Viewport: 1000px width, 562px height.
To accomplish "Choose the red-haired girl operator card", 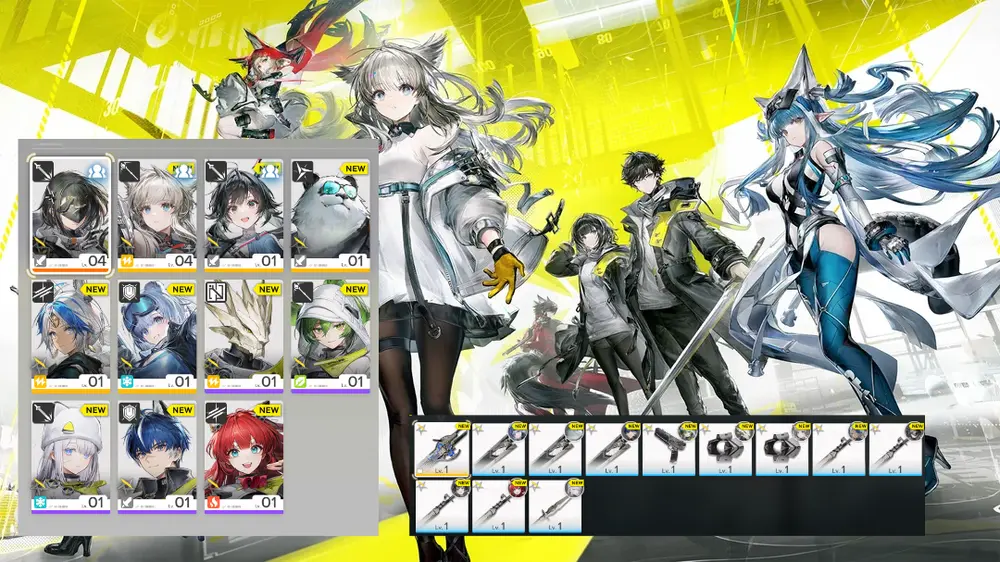I will (243, 457).
